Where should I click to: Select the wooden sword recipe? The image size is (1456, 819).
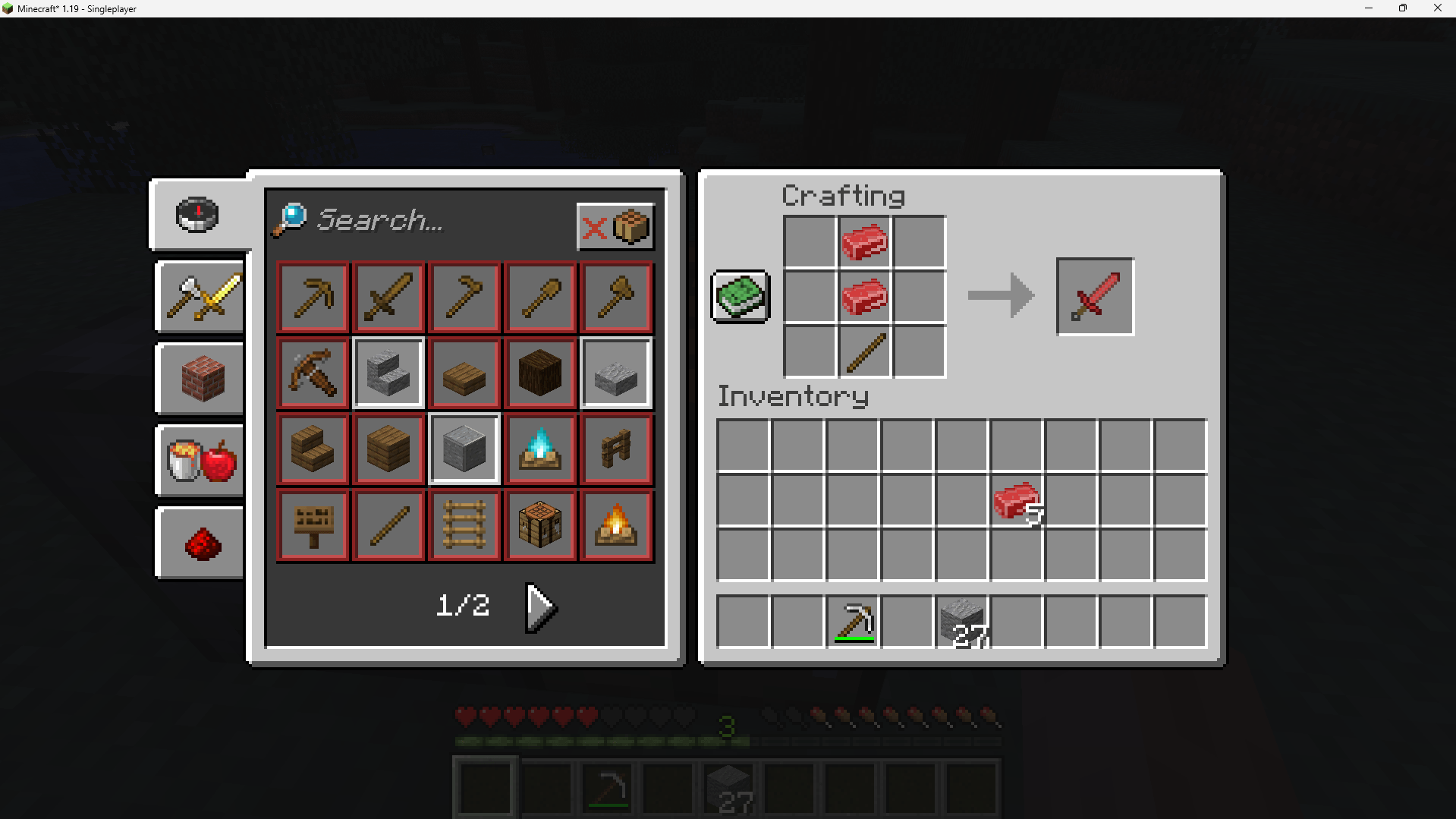click(388, 297)
